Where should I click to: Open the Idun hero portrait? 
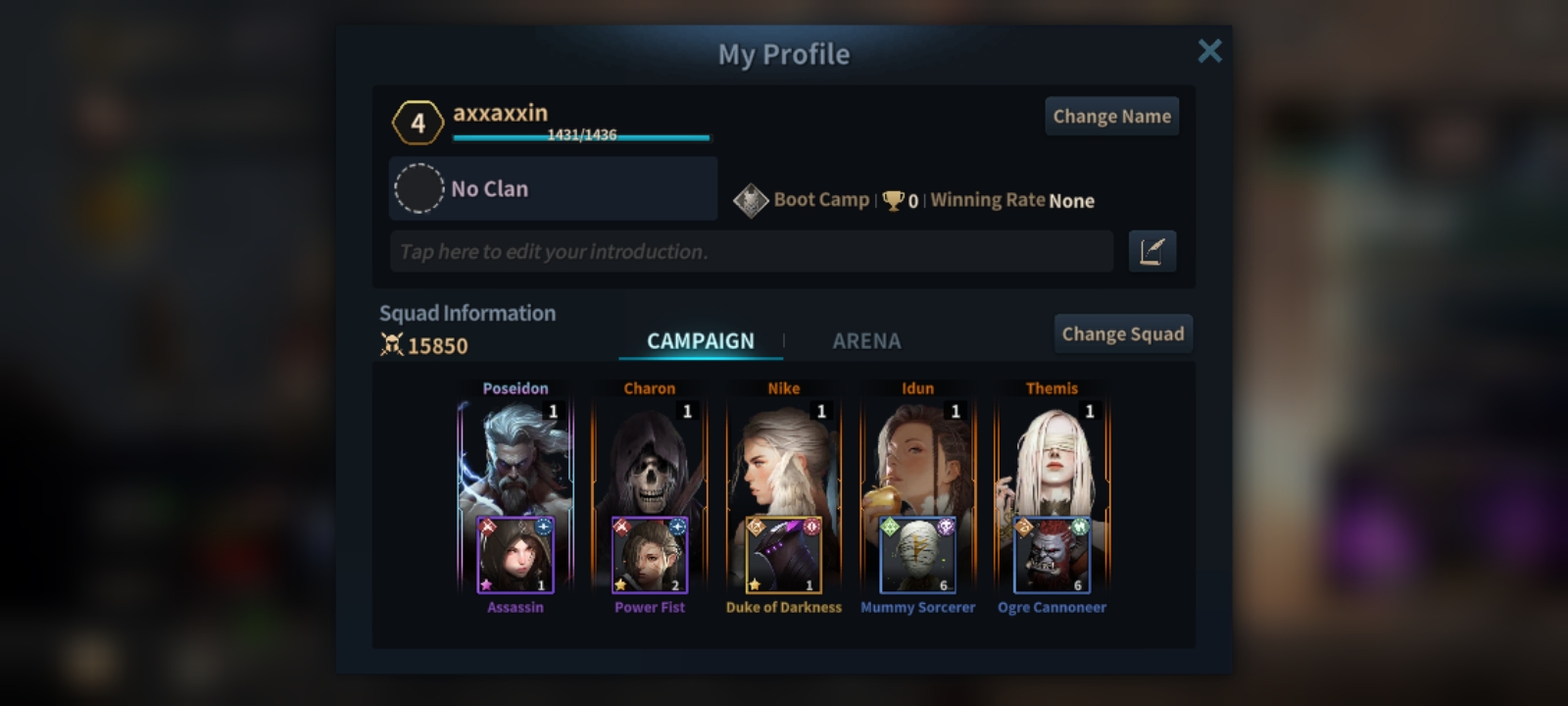click(917, 456)
